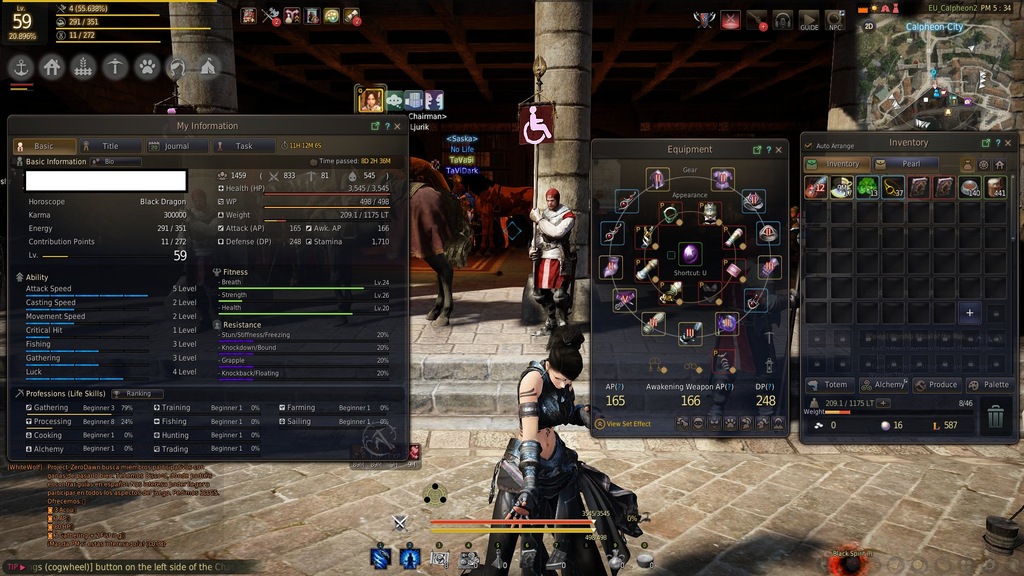Close the Equipment window
The width and height of the screenshot is (1024, 576).
click(779, 149)
